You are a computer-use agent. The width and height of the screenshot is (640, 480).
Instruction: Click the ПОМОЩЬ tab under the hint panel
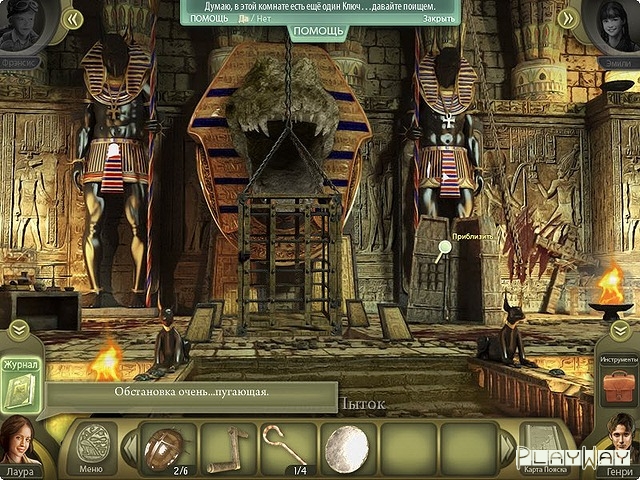(x=319, y=31)
